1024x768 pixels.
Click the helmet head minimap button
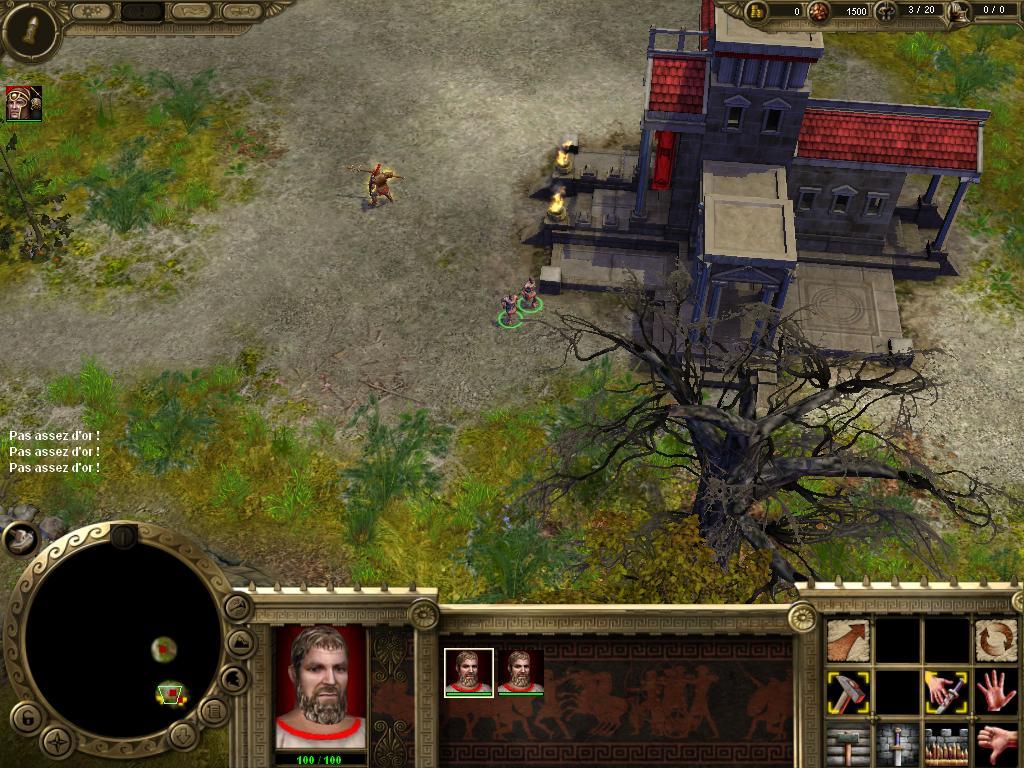point(232,678)
